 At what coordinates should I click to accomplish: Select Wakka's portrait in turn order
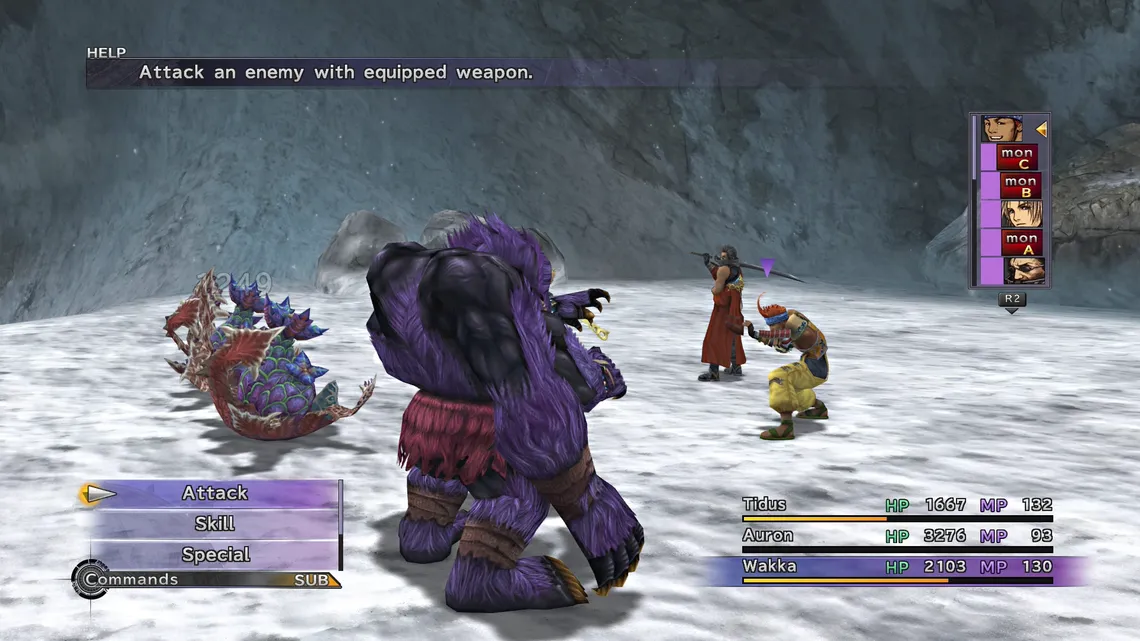(x=1001, y=129)
